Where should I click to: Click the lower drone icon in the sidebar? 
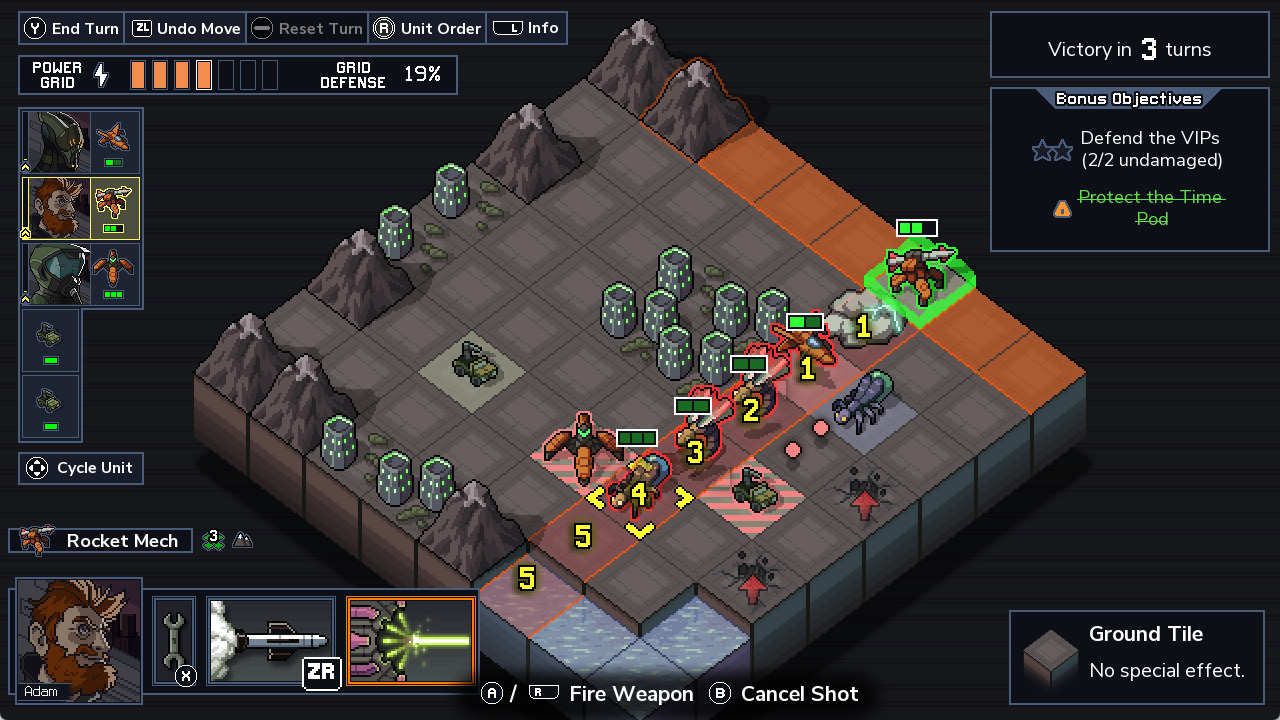coord(50,406)
